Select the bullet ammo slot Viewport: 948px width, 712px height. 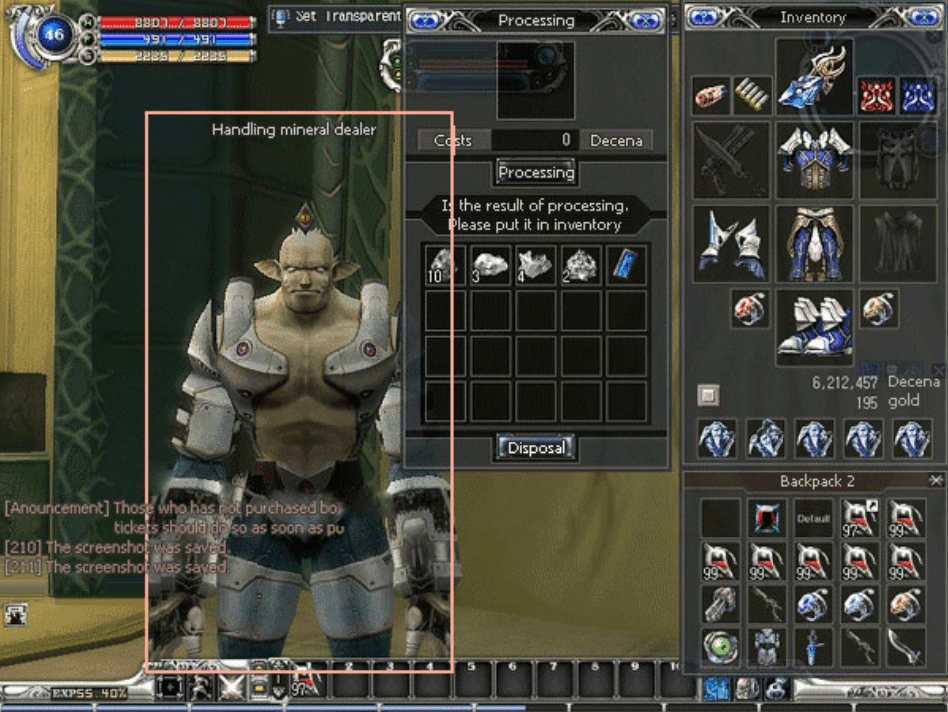point(752,96)
